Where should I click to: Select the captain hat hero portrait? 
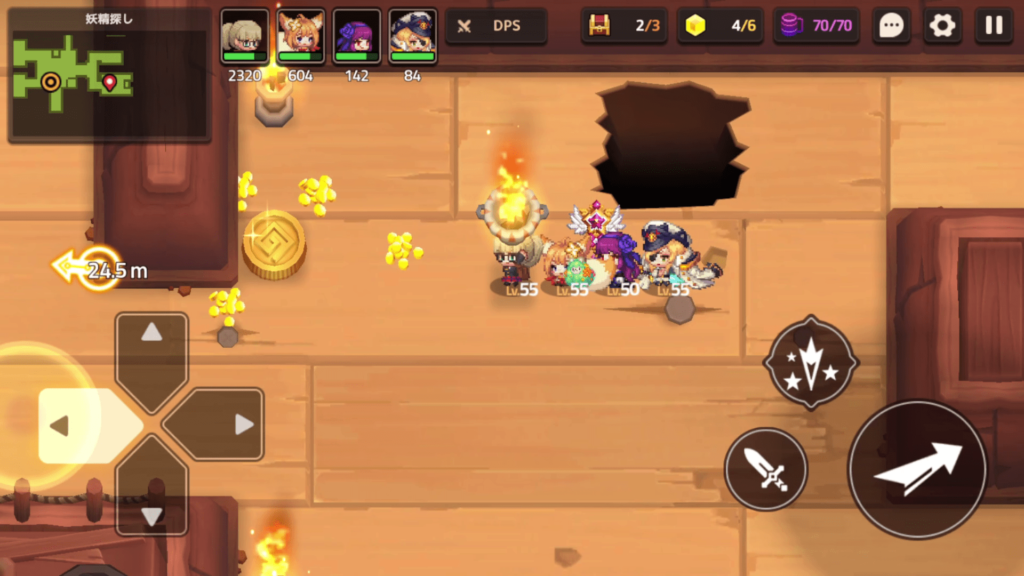click(x=412, y=36)
